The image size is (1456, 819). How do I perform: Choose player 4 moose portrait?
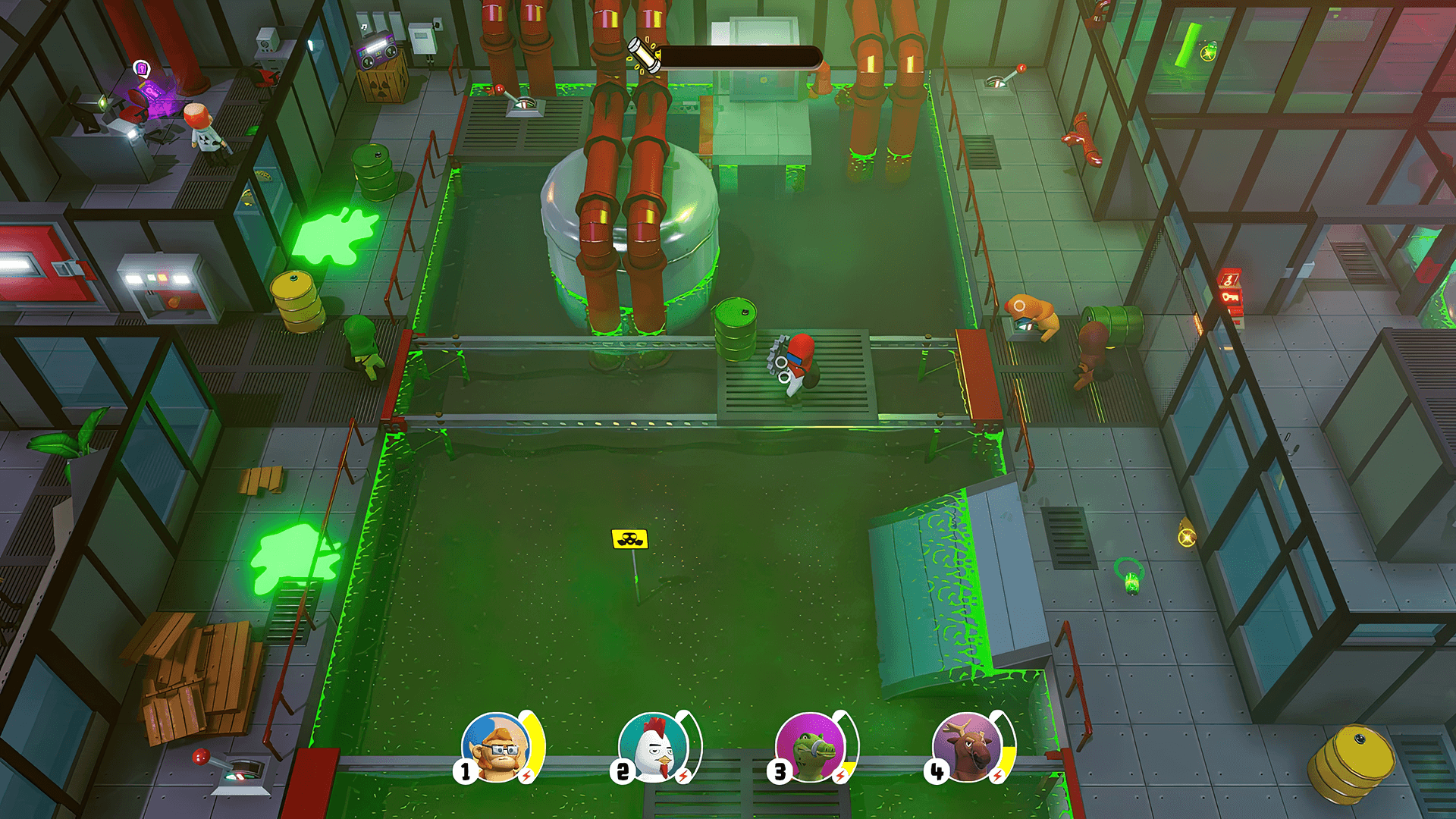(968, 747)
